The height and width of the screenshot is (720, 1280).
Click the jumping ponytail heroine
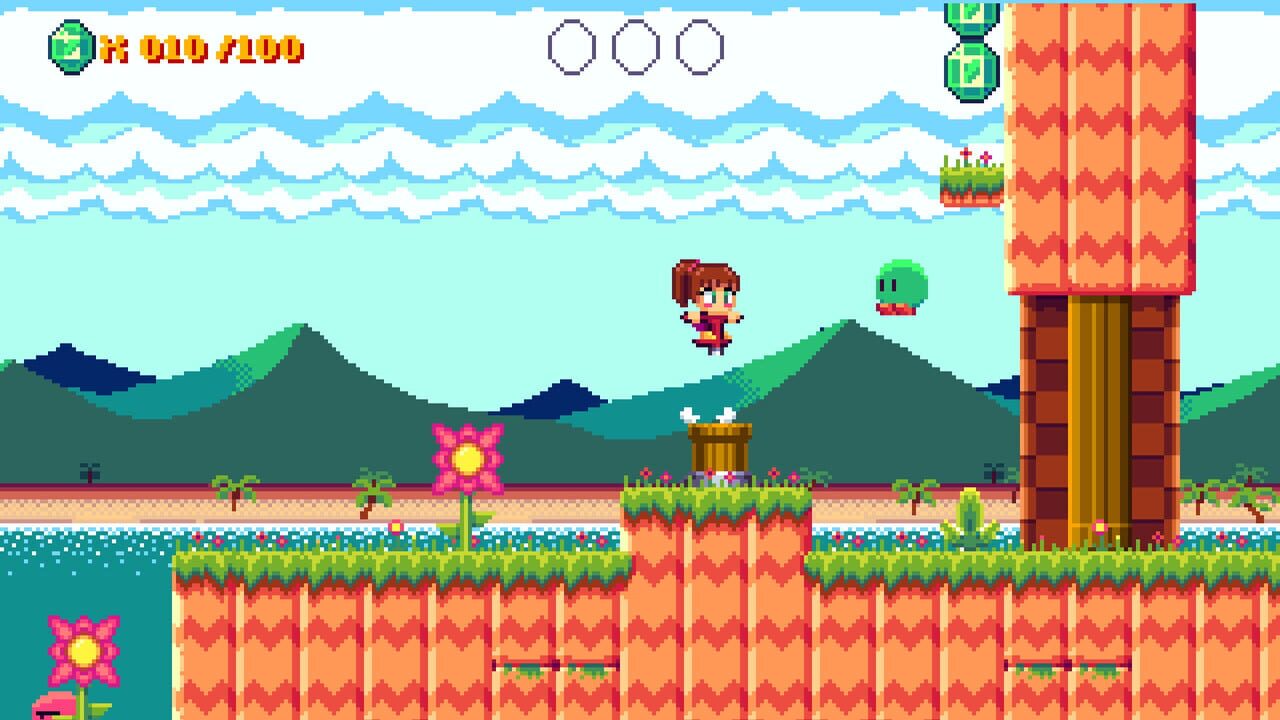[x=710, y=305]
